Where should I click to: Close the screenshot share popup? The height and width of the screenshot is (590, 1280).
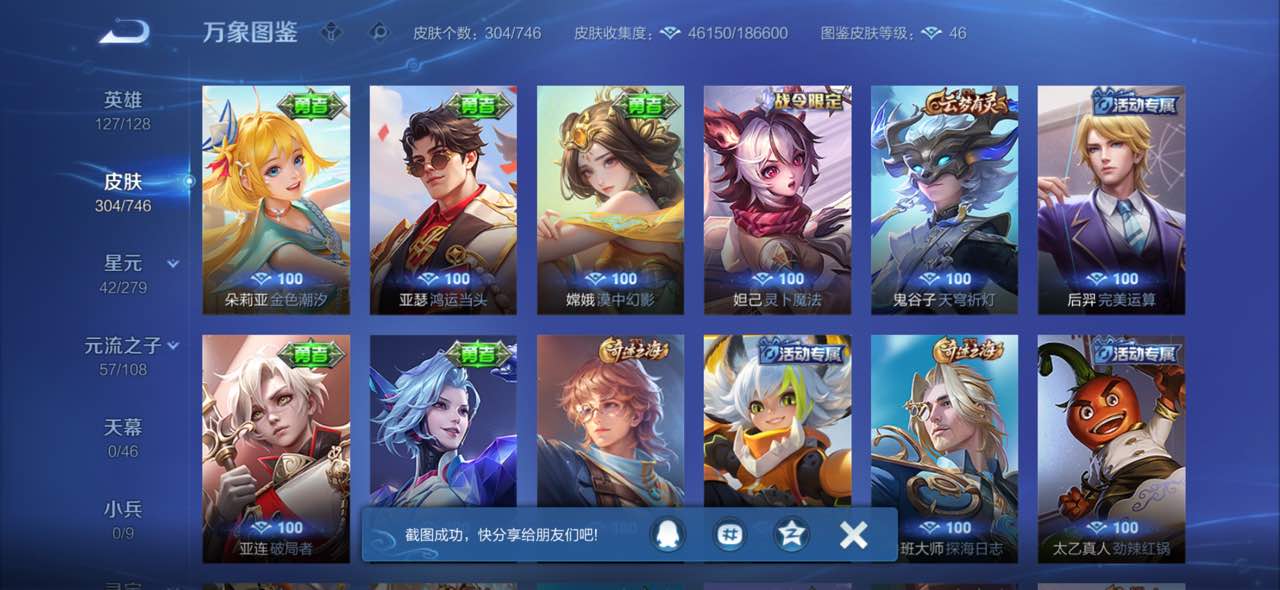pos(853,535)
